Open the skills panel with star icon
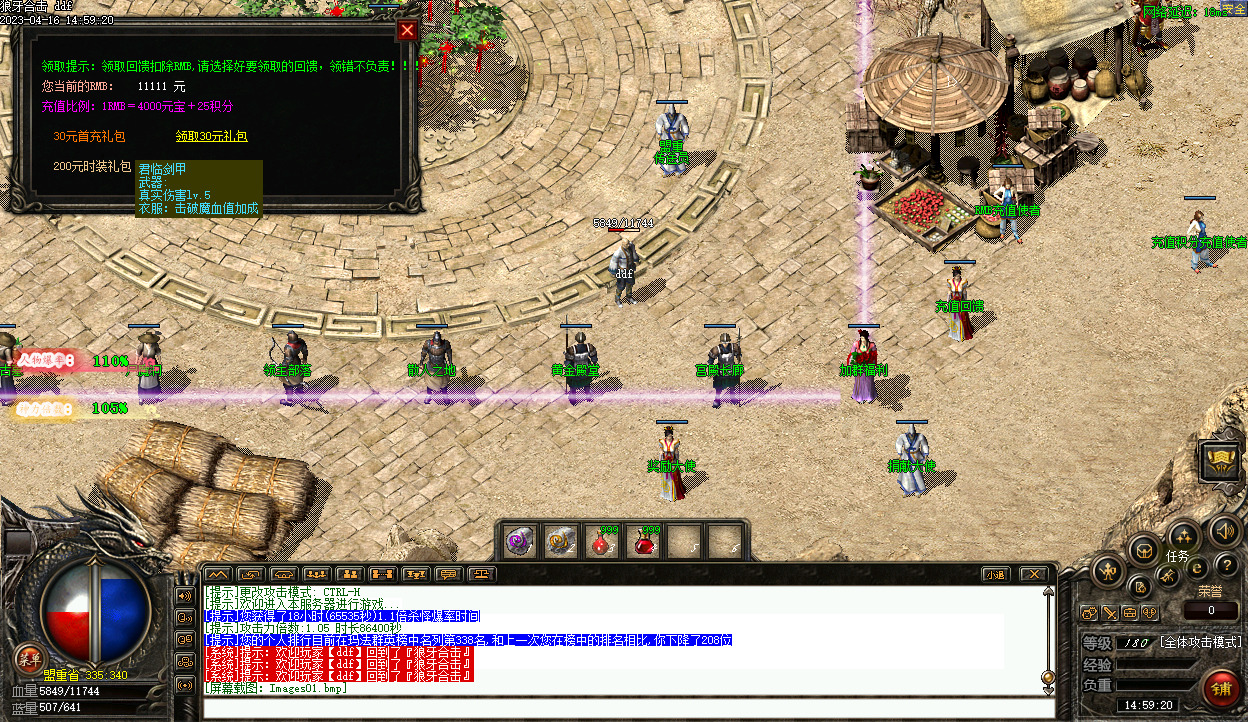 point(1184,535)
